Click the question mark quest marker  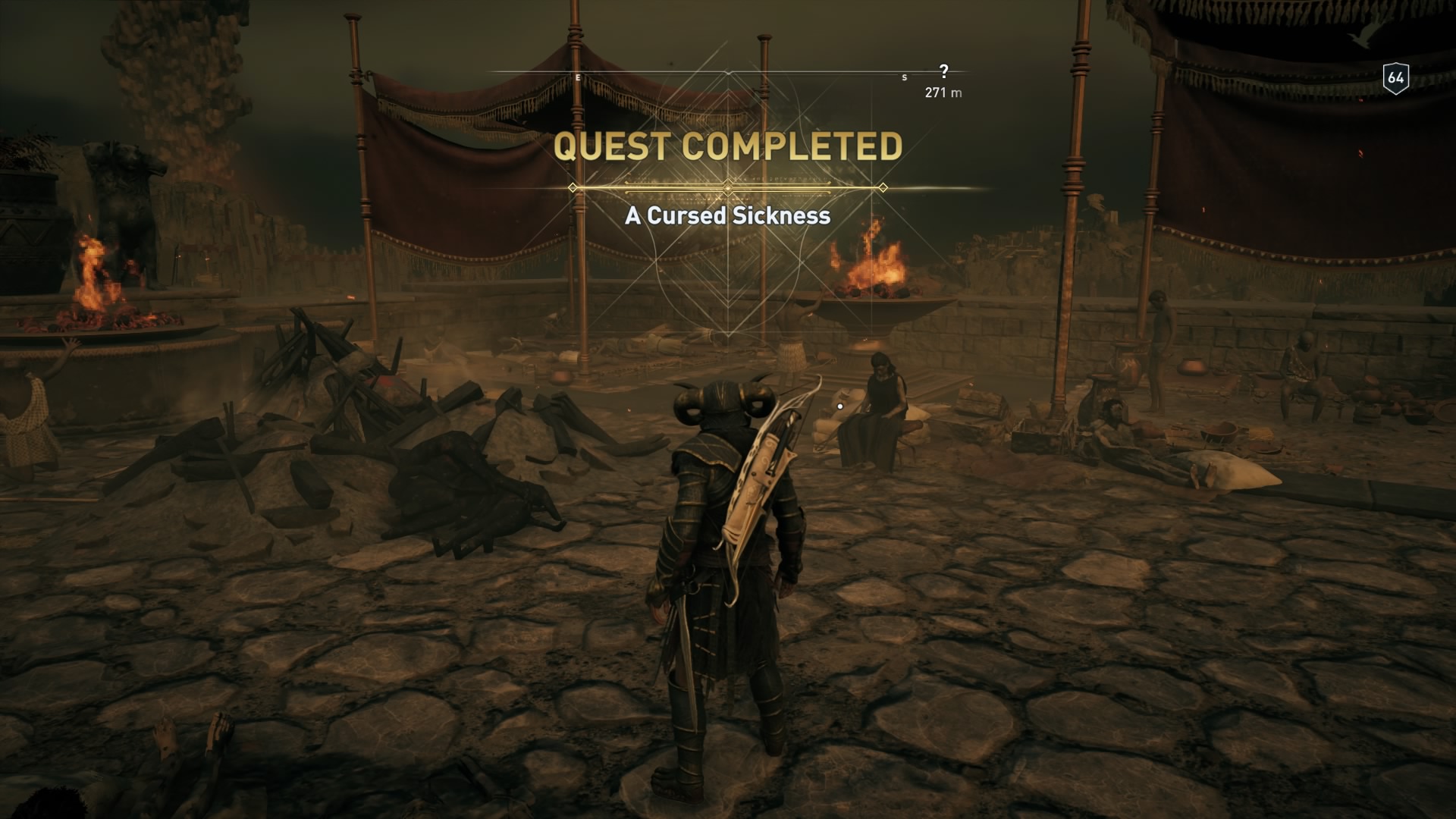[944, 71]
